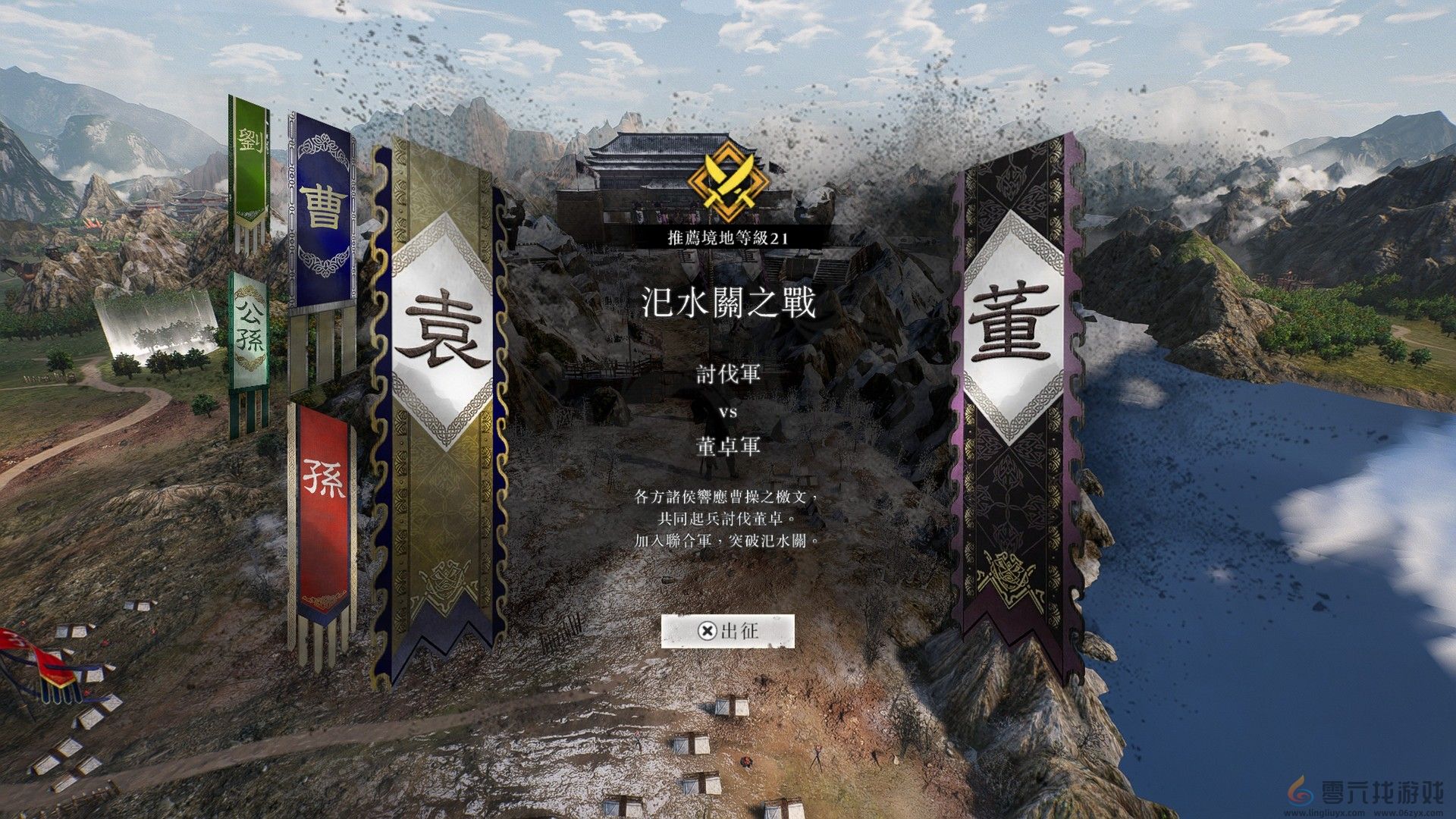The width and height of the screenshot is (1456, 819).
Task: Click the 推薦境地等級21 level badge
Action: [x=726, y=236]
